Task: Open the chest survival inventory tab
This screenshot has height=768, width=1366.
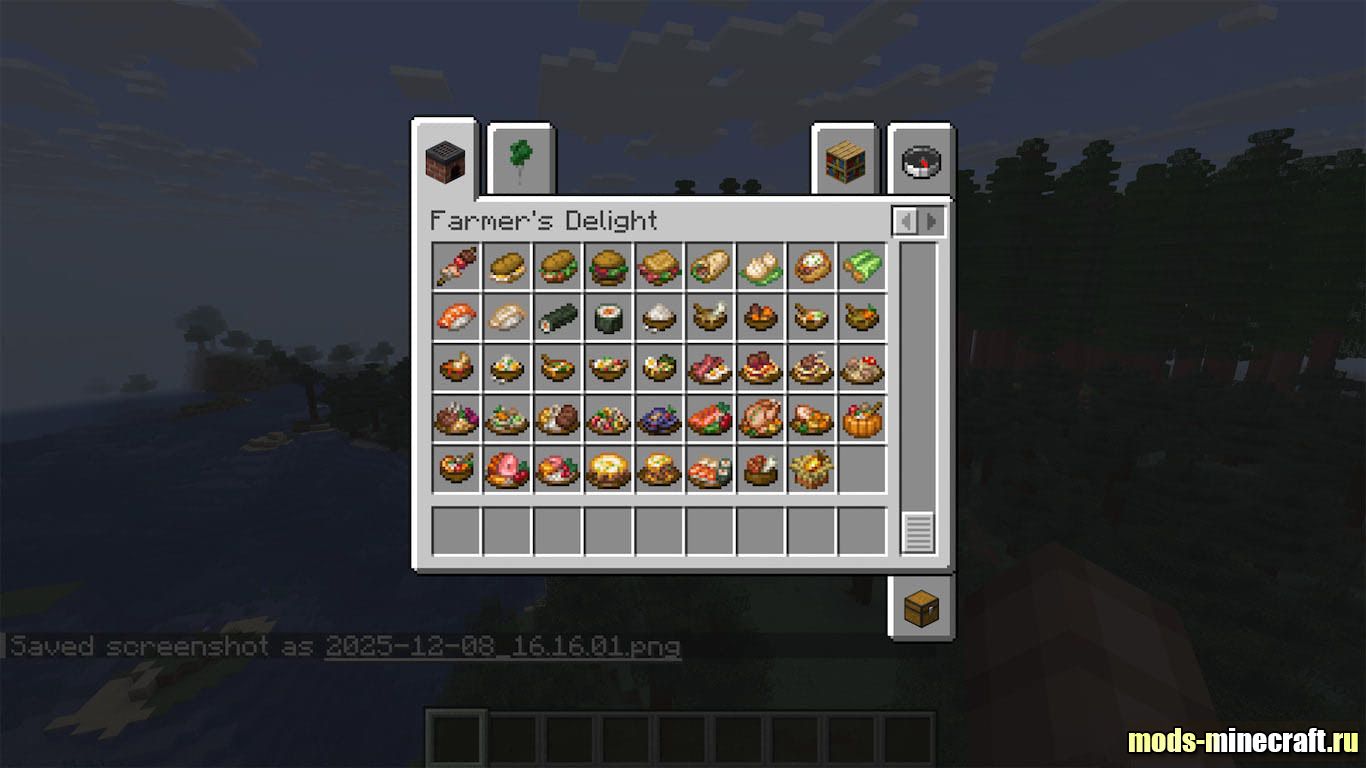Action: click(x=921, y=607)
